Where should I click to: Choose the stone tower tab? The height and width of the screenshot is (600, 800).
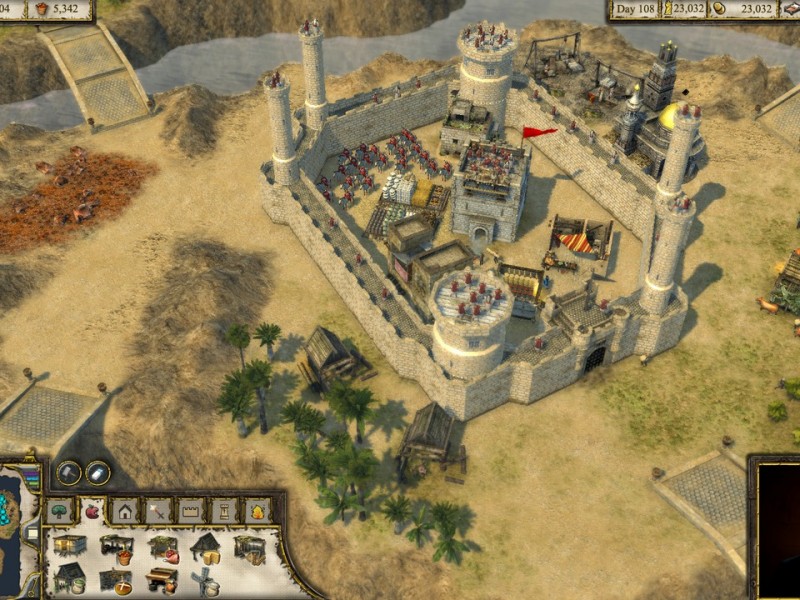pyautogui.click(x=224, y=511)
